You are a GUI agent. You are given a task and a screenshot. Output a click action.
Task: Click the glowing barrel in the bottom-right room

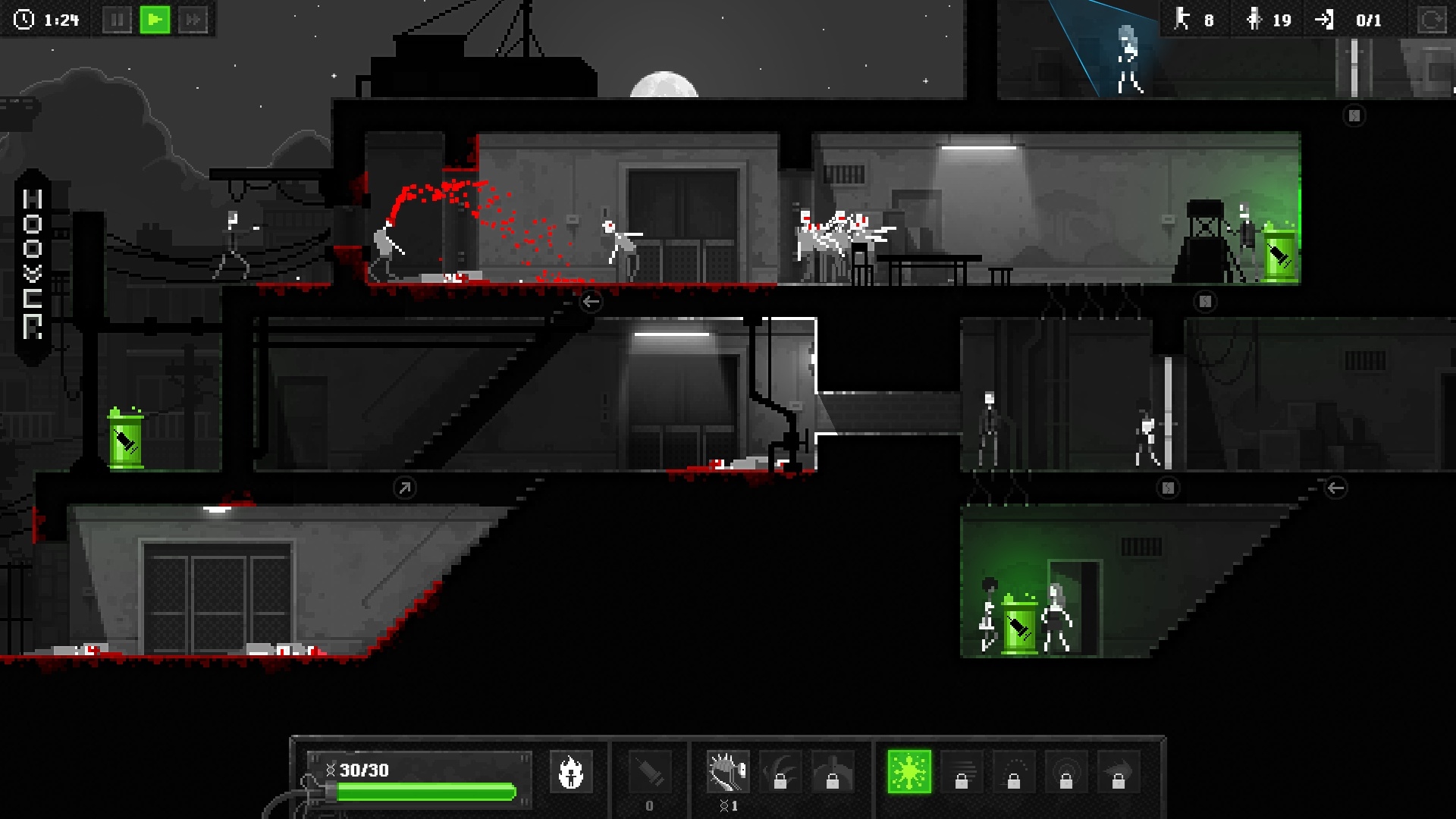point(1020,624)
